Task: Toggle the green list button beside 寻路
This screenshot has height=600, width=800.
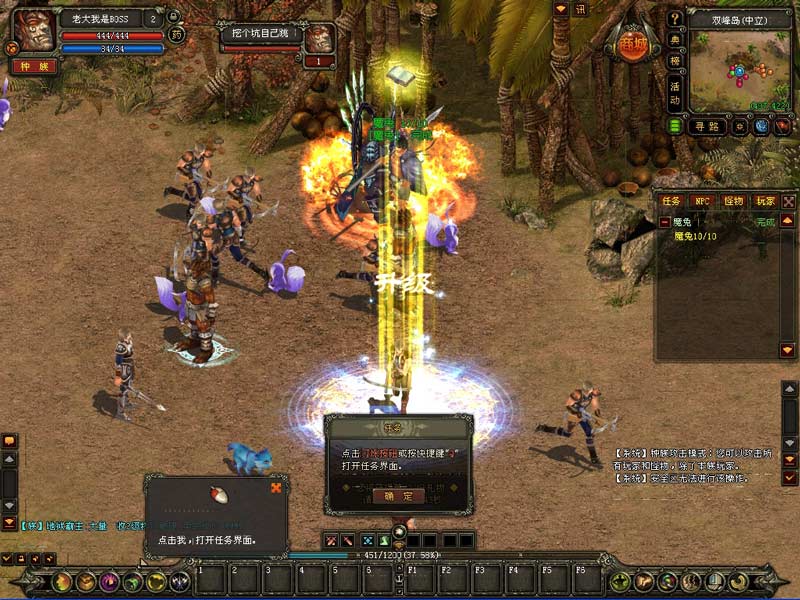Action: (675, 126)
